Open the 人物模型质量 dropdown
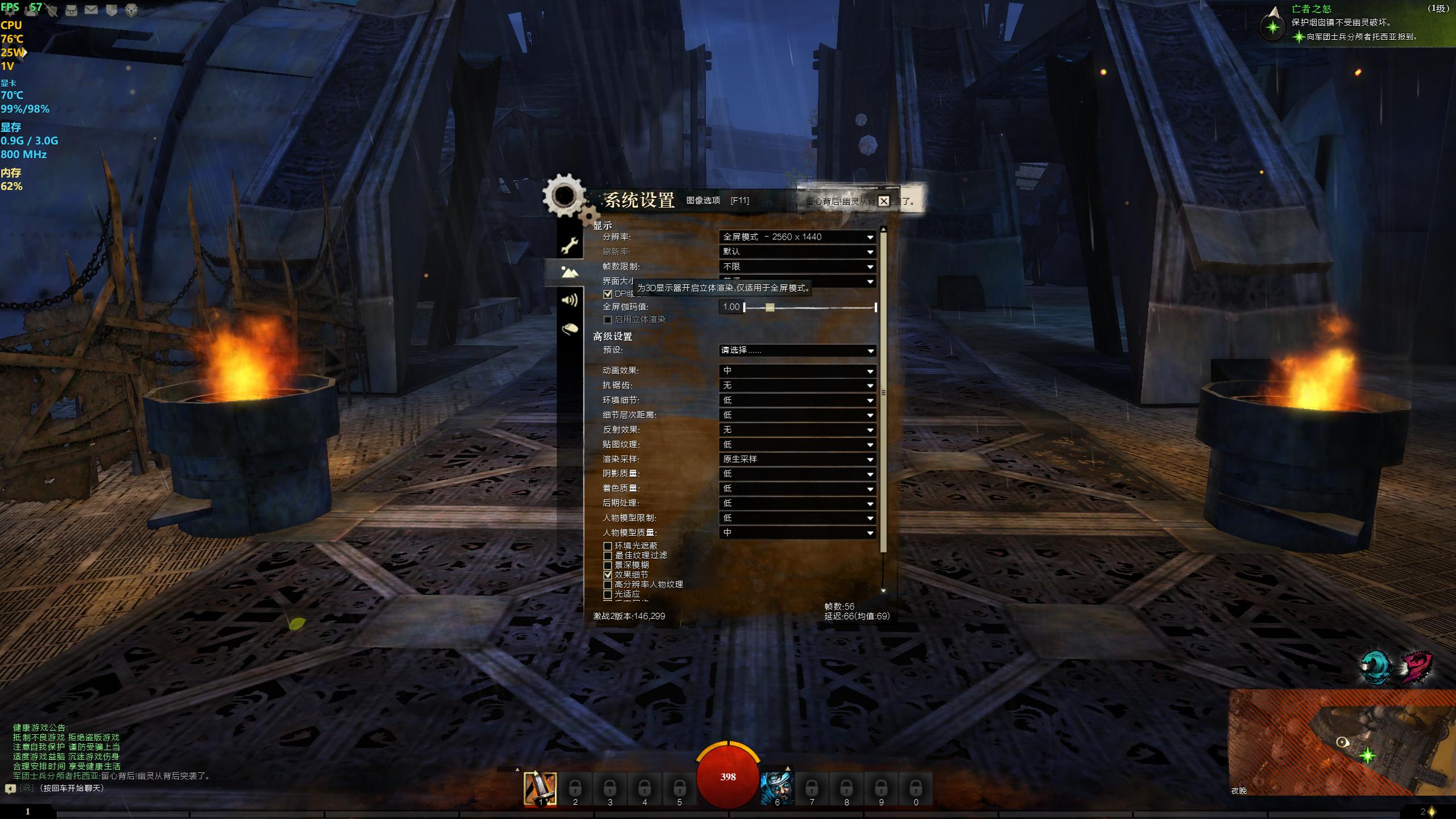This screenshot has width=1456, height=819. point(797,533)
